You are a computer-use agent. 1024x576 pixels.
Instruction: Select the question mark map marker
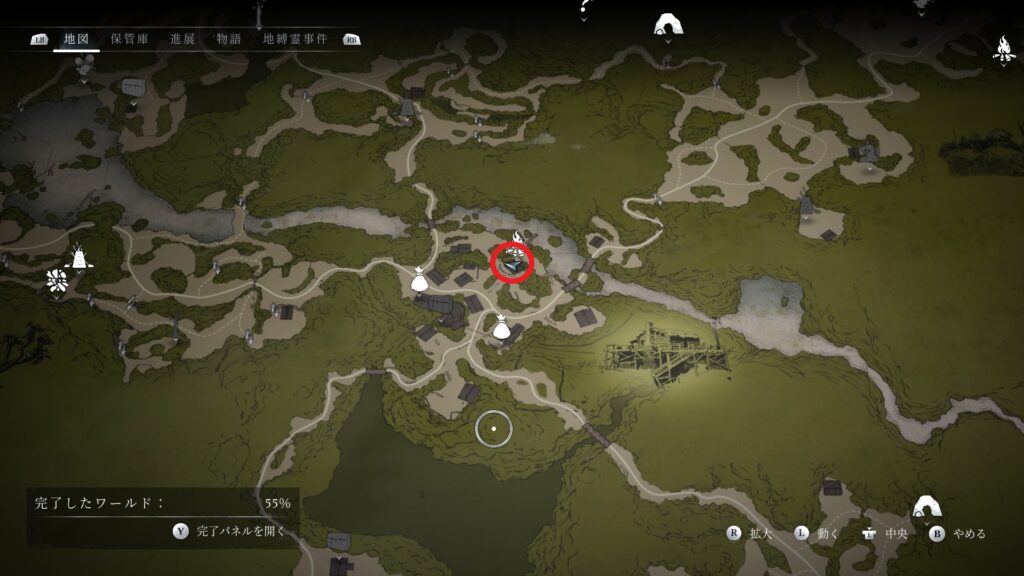pos(585,8)
